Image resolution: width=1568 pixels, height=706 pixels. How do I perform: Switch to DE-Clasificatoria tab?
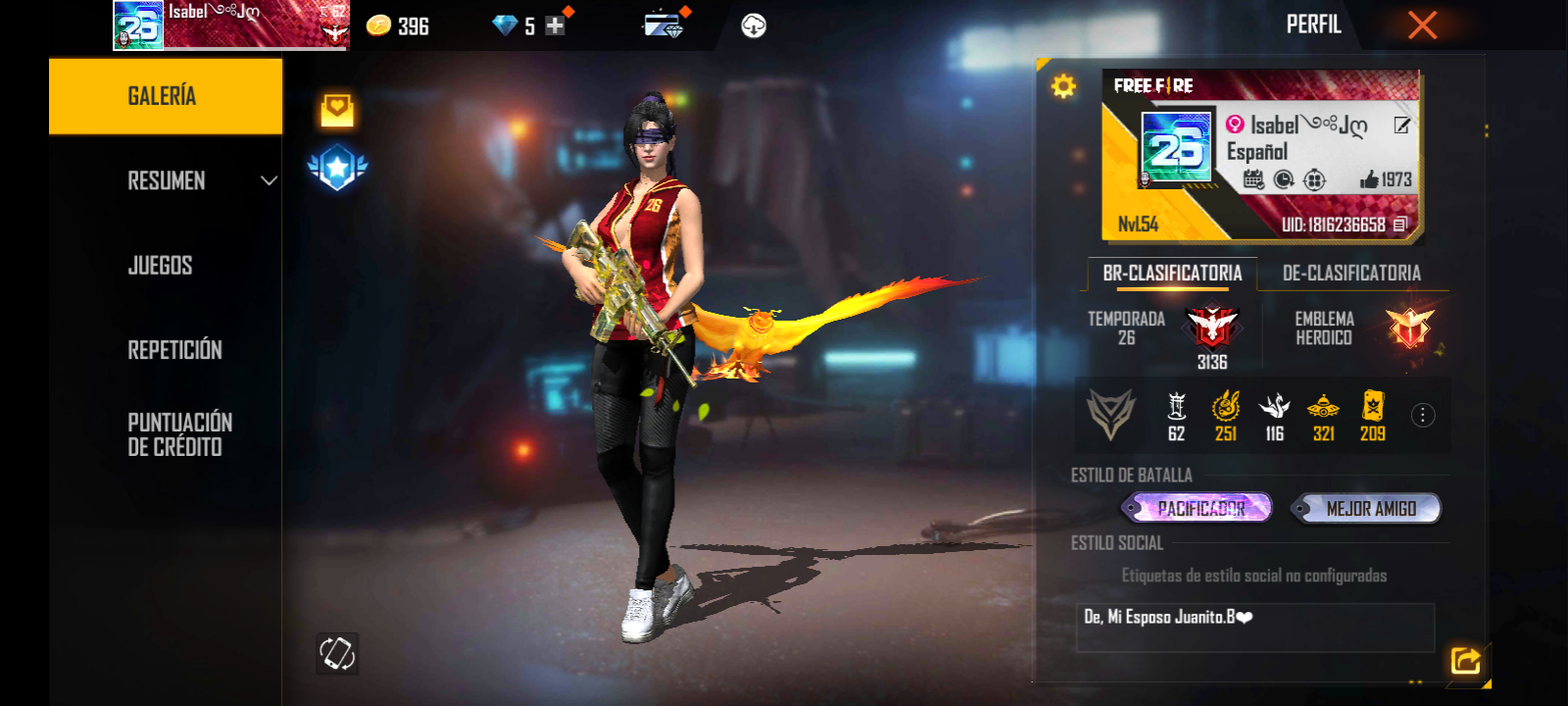(1351, 274)
